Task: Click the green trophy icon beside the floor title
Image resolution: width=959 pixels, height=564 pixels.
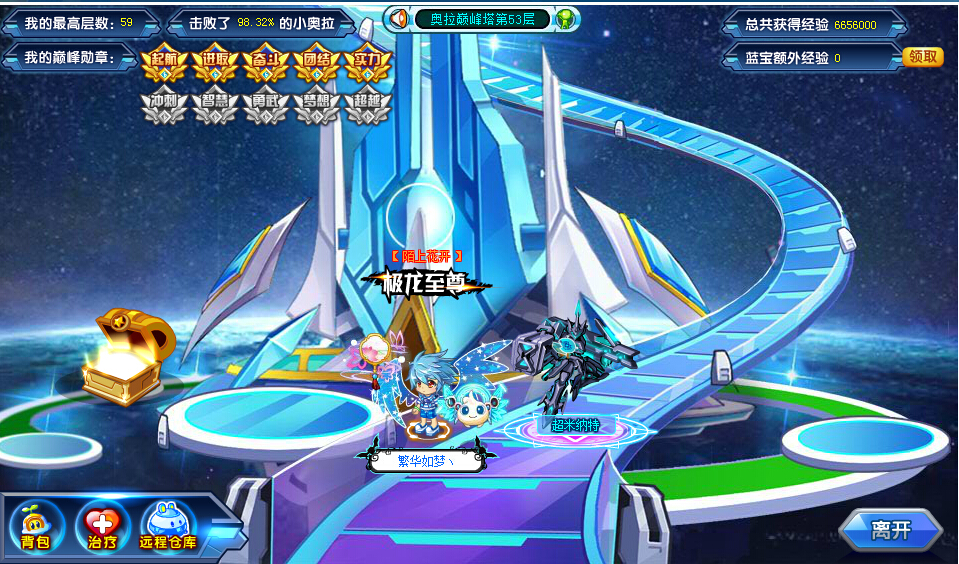Action: tap(567, 19)
